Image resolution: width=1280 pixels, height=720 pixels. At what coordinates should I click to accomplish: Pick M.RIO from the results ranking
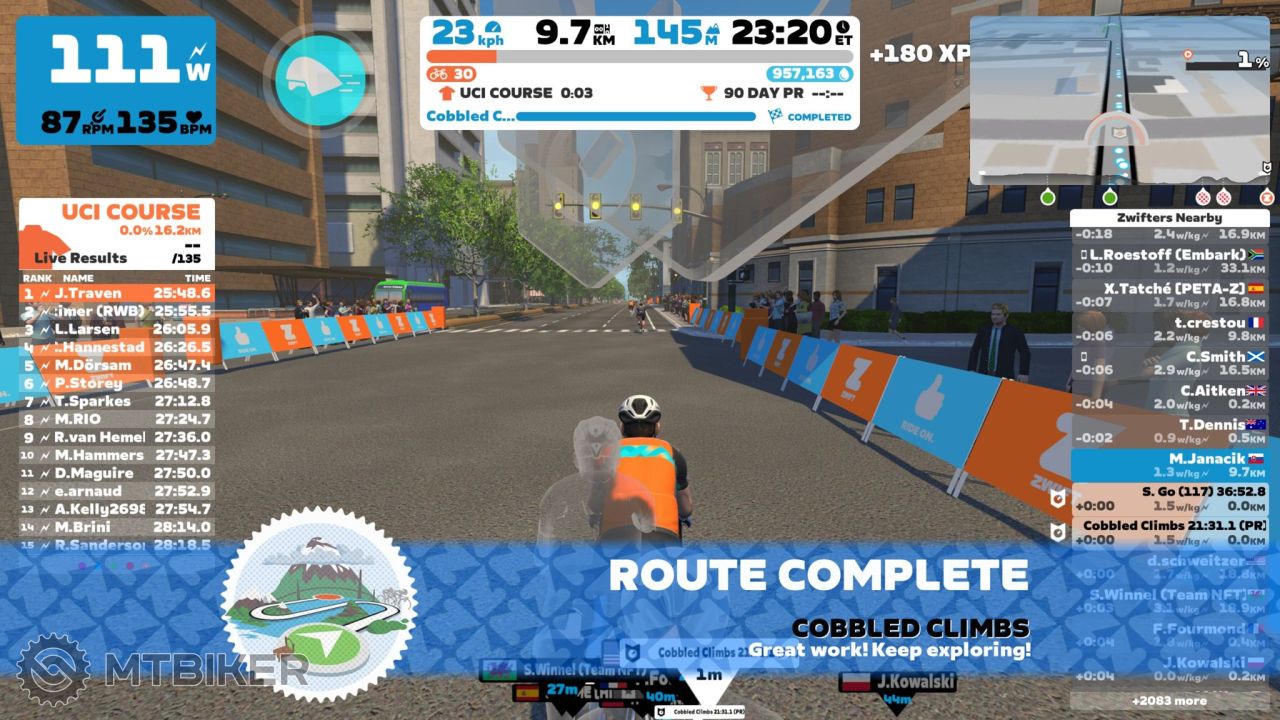(116, 419)
